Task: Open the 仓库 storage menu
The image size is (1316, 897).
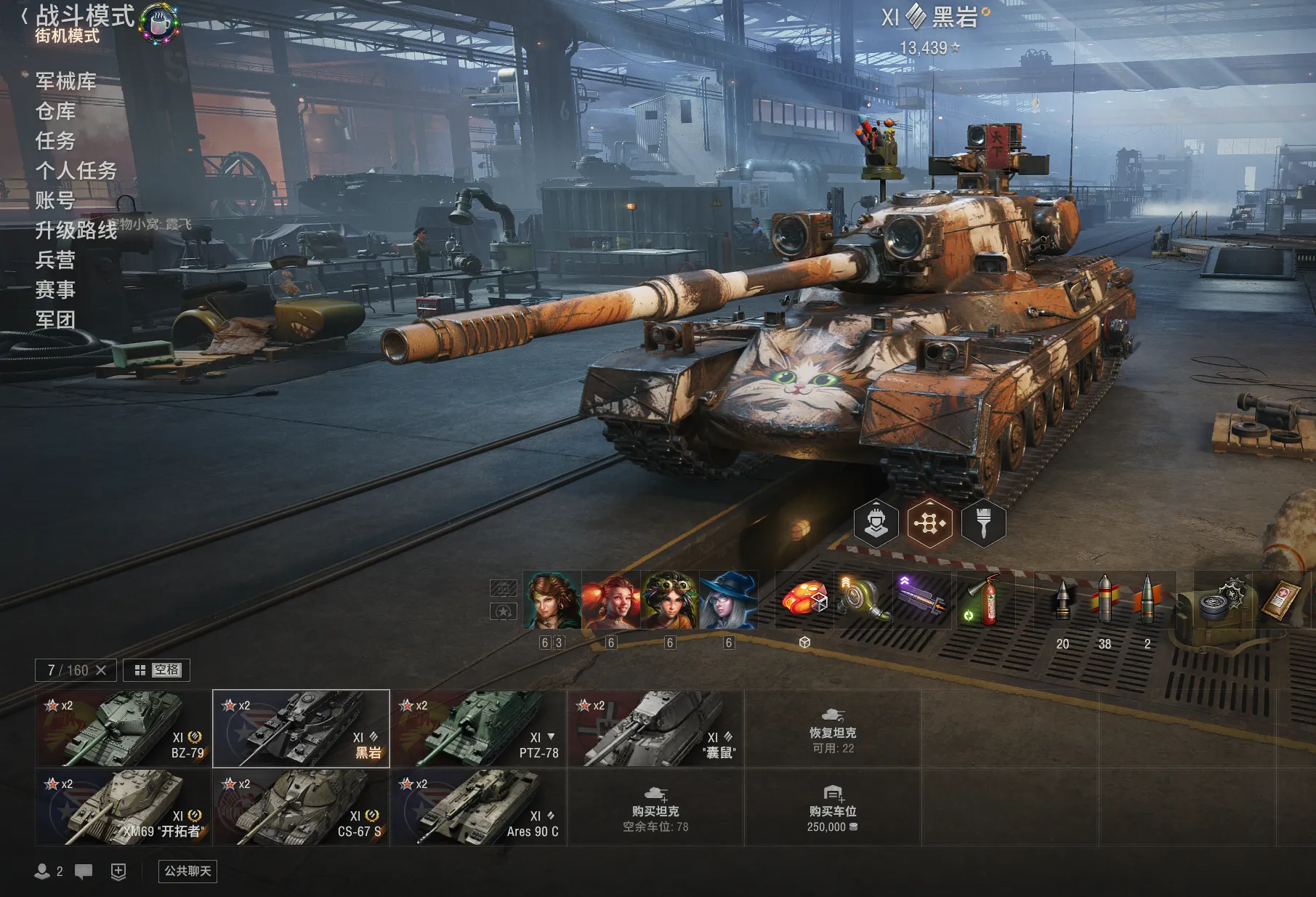Action: point(56,111)
